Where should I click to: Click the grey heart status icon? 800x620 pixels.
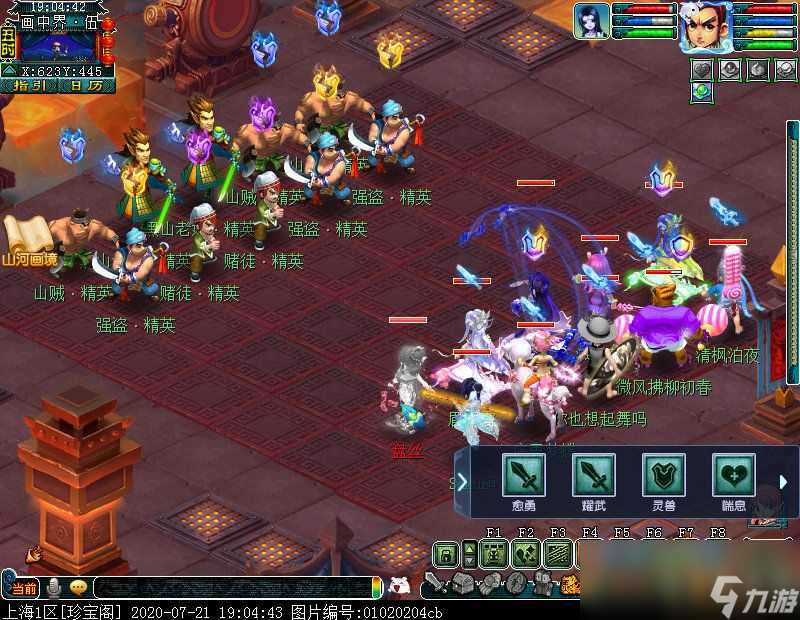(x=701, y=68)
